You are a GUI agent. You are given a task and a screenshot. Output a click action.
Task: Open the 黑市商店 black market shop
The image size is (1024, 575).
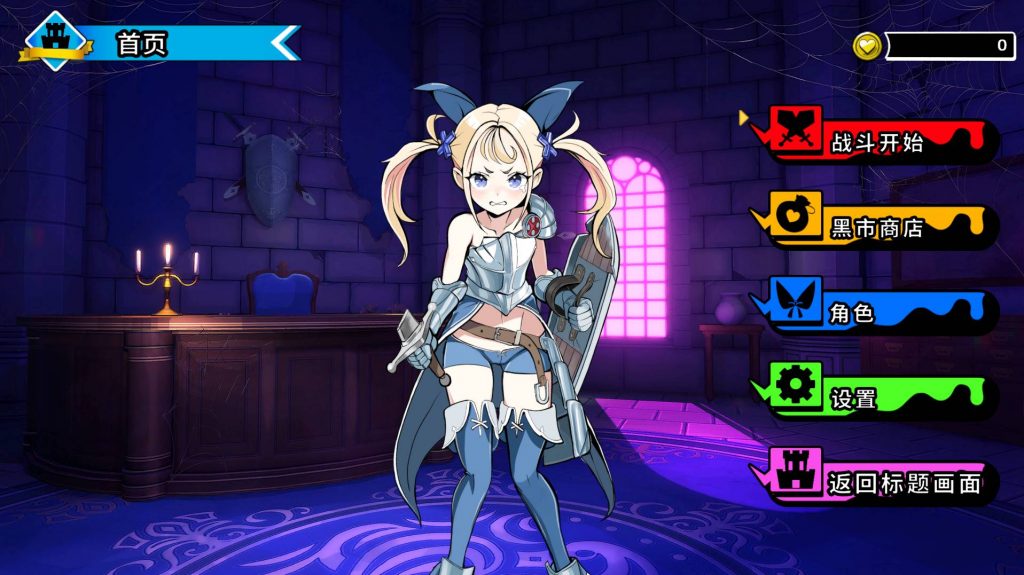(x=877, y=229)
